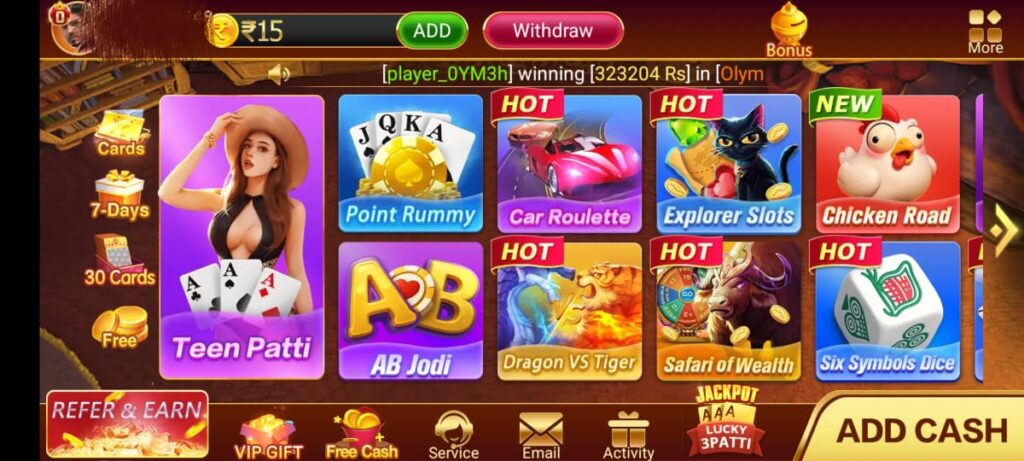The width and height of the screenshot is (1024, 461).
Task: Open the More menu
Action: [x=985, y=31]
